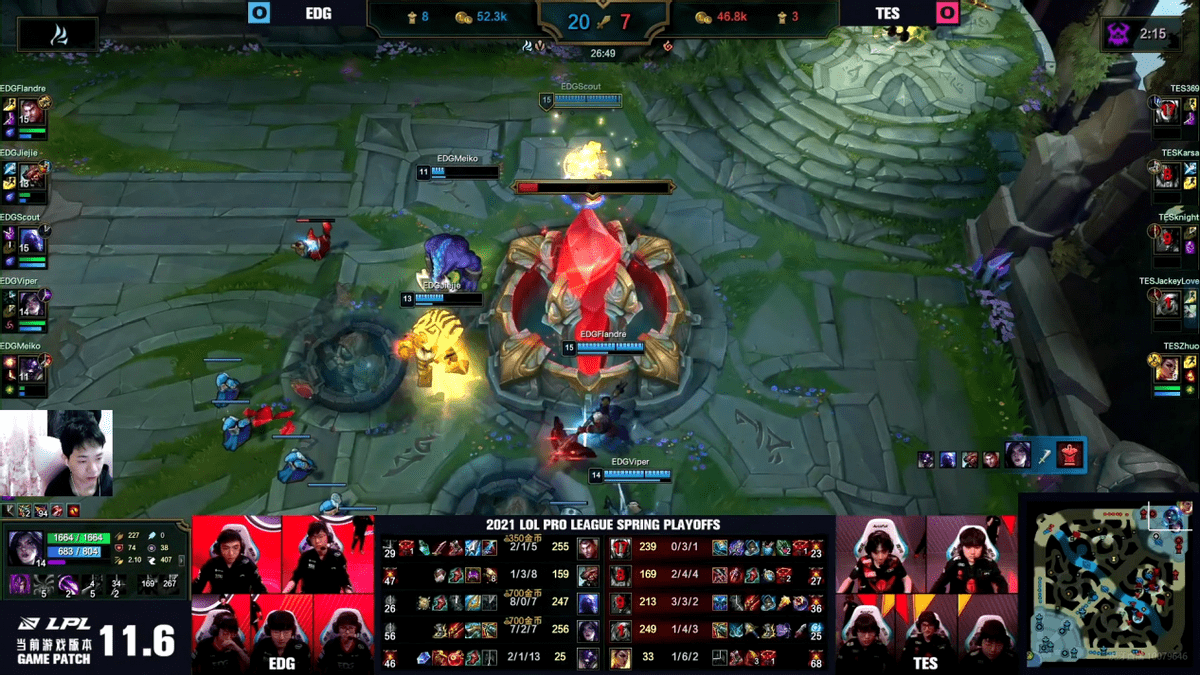
Task: Click the minimap
Action: point(1109,580)
